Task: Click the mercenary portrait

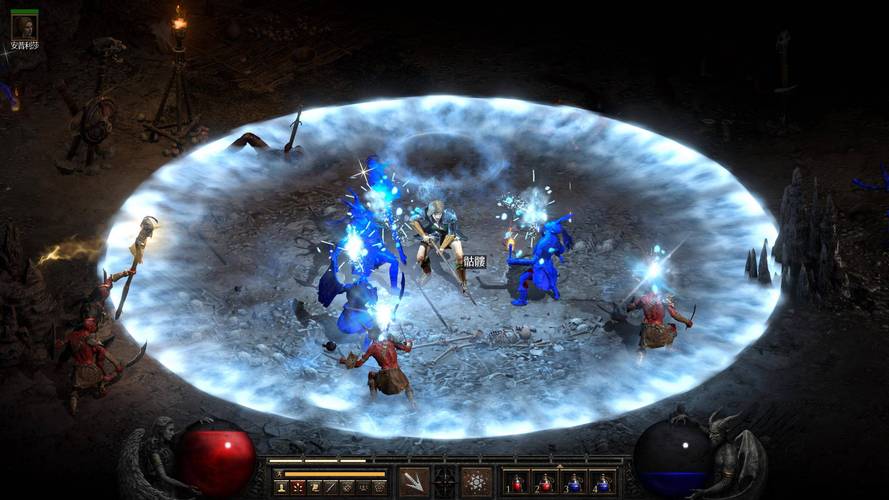Action: pos(23,27)
